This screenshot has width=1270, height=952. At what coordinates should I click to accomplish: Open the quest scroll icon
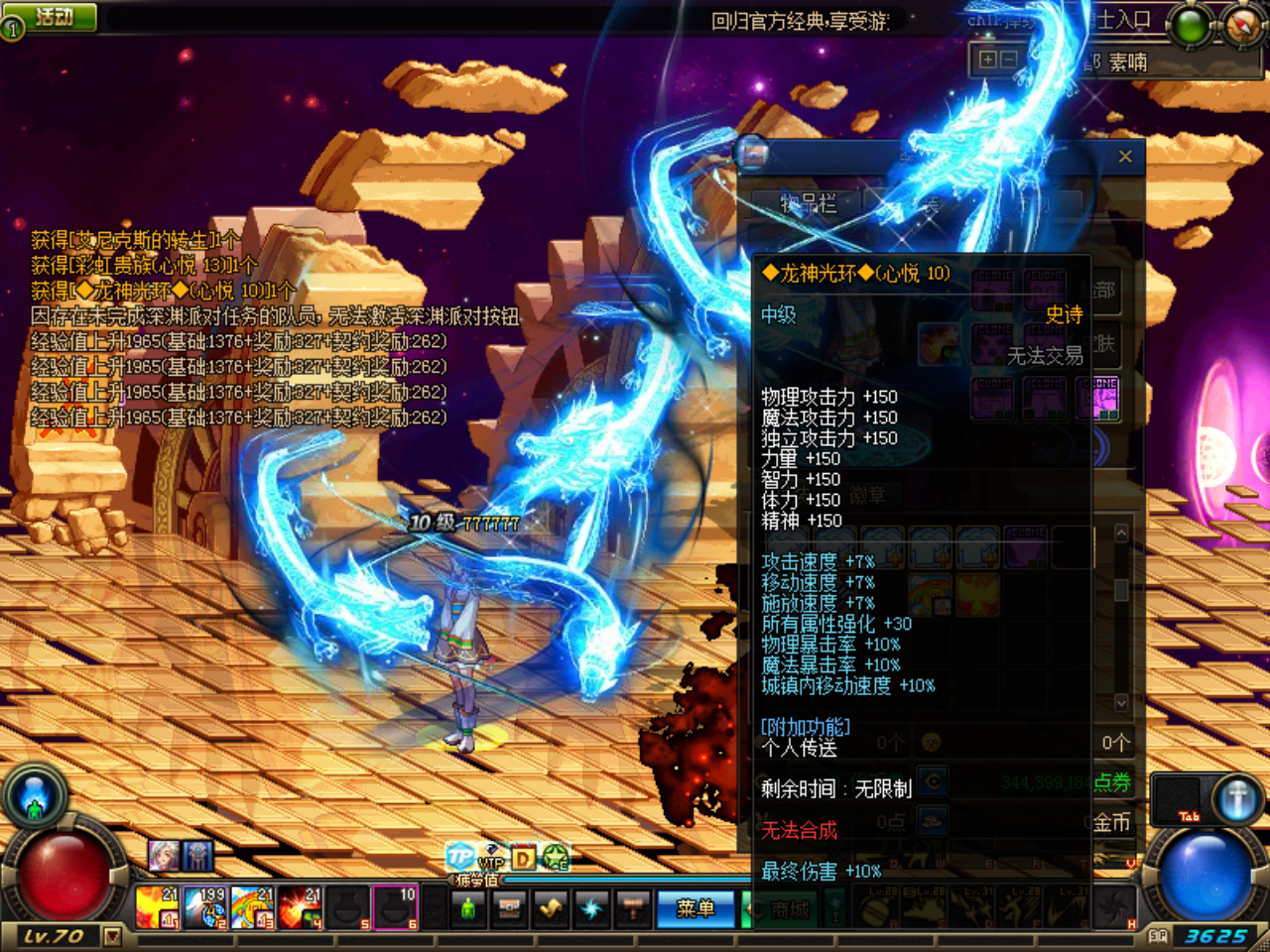[x=551, y=909]
